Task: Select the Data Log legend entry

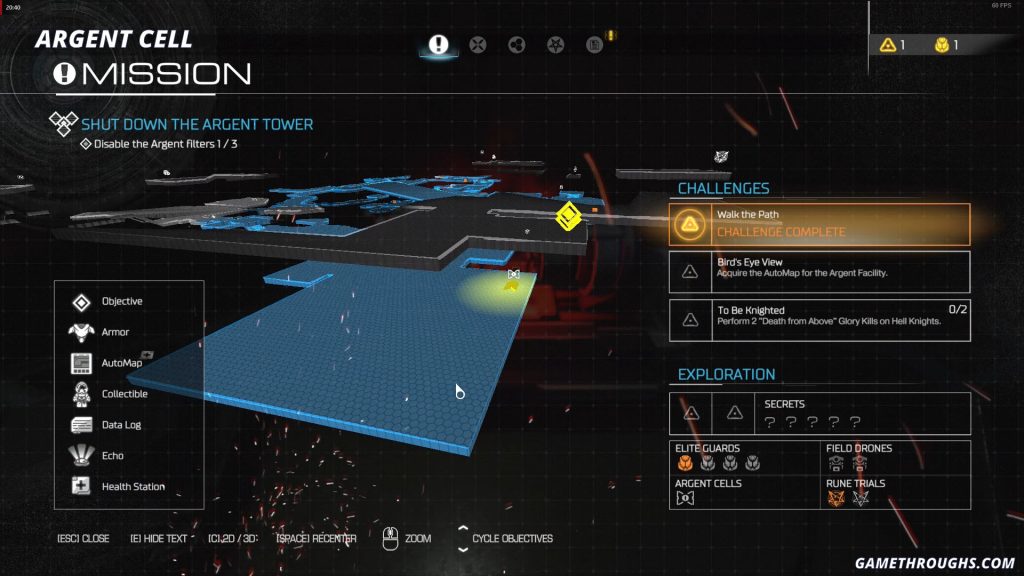Action: pos(122,425)
